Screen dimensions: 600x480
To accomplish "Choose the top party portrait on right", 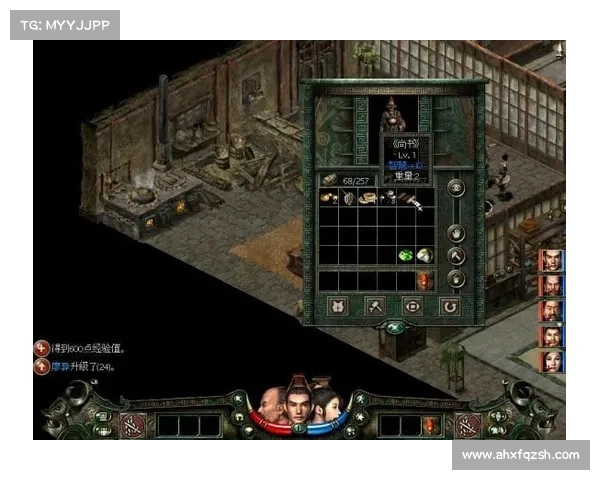I will [x=551, y=262].
